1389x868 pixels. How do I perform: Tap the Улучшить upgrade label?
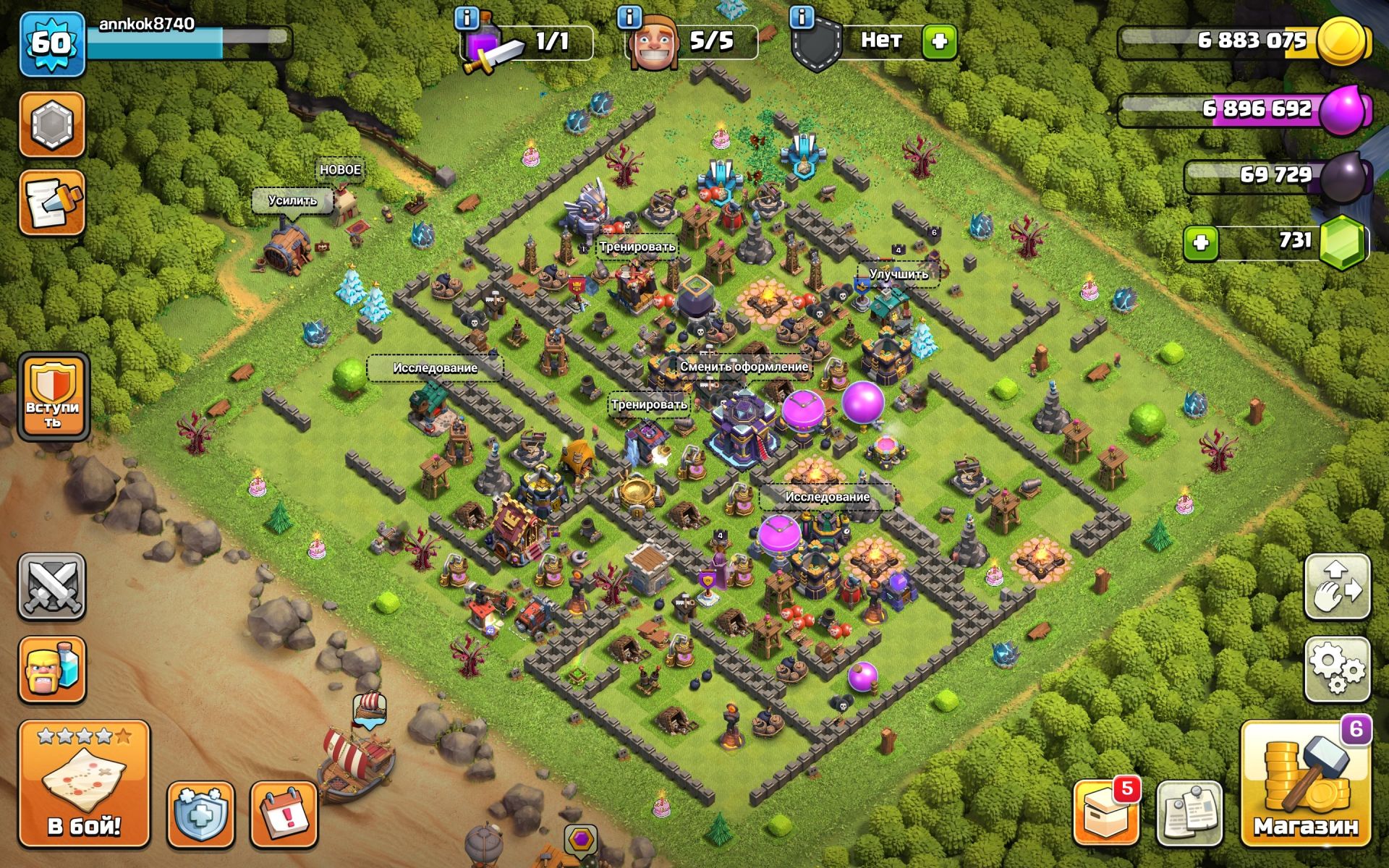pyautogui.click(x=899, y=274)
